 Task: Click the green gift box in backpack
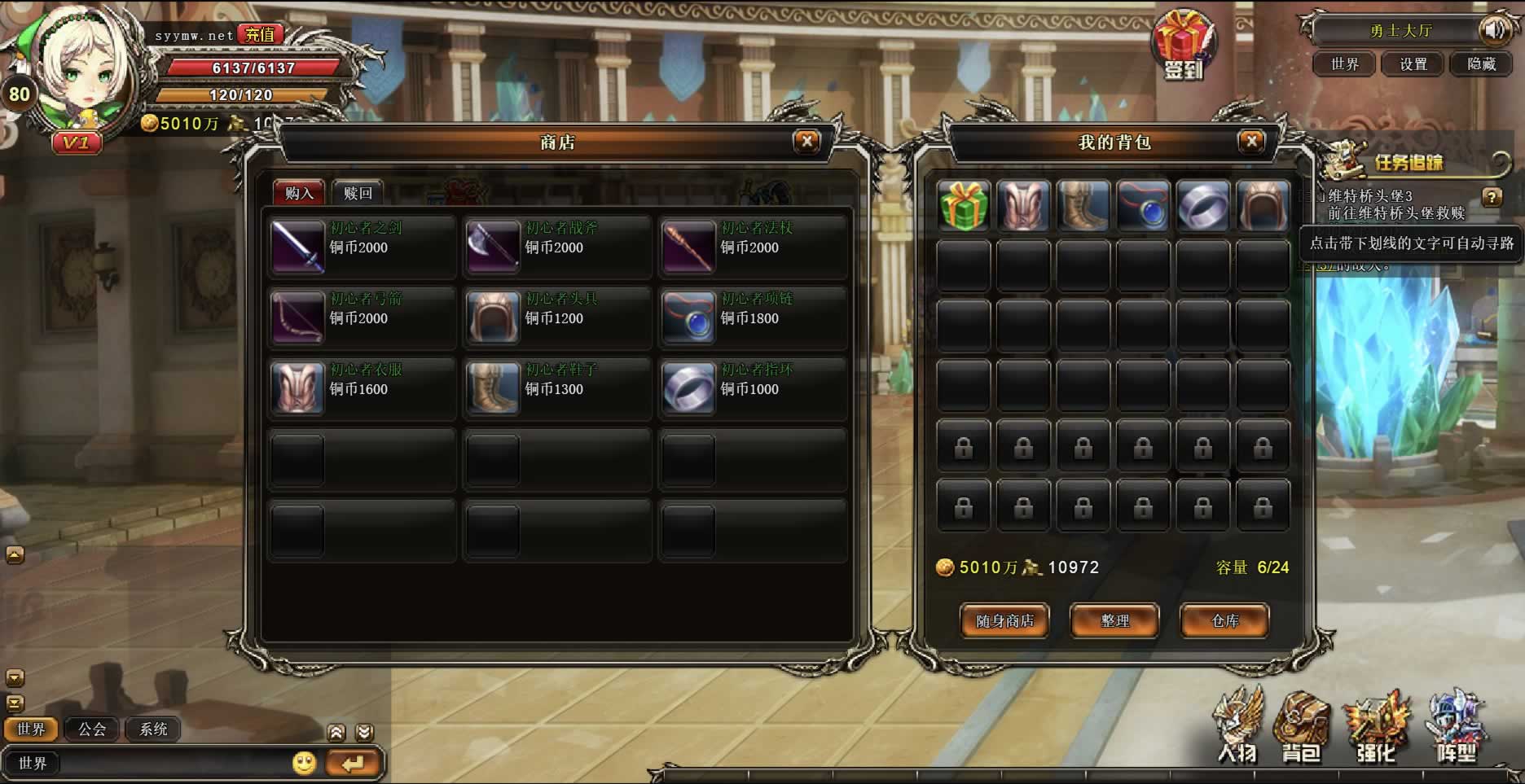[964, 205]
